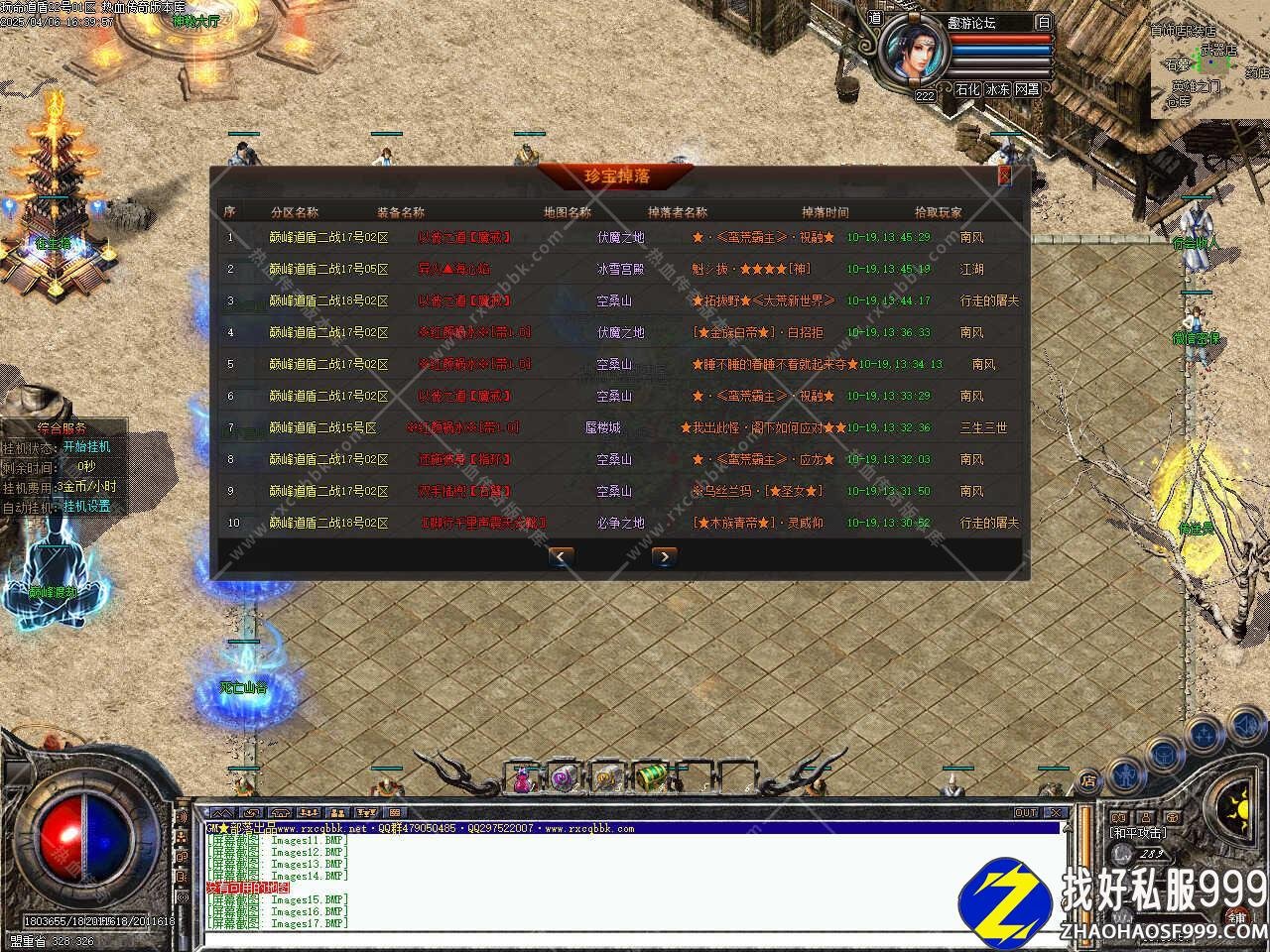Use the green scroll bundle hotbar item
The height and width of the screenshot is (952, 1270).
point(650,778)
